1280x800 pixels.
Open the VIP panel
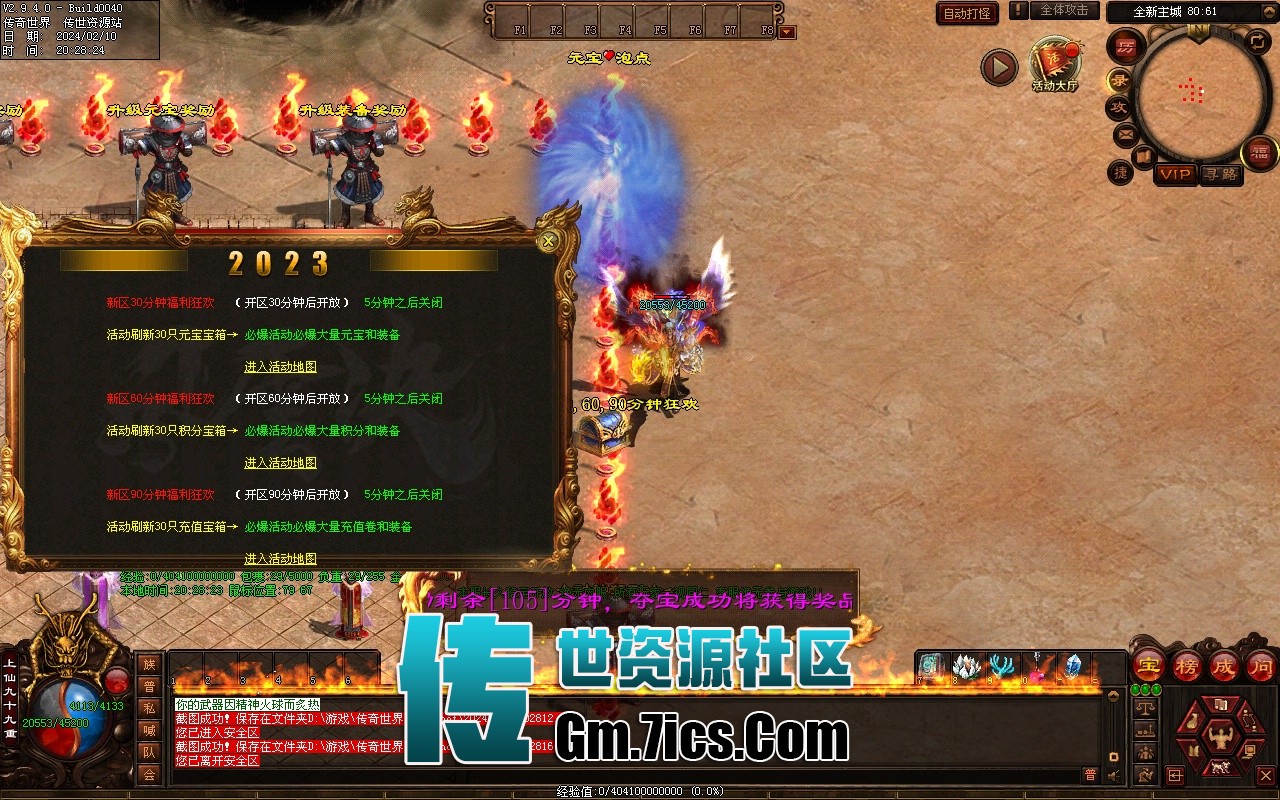click(x=1176, y=174)
